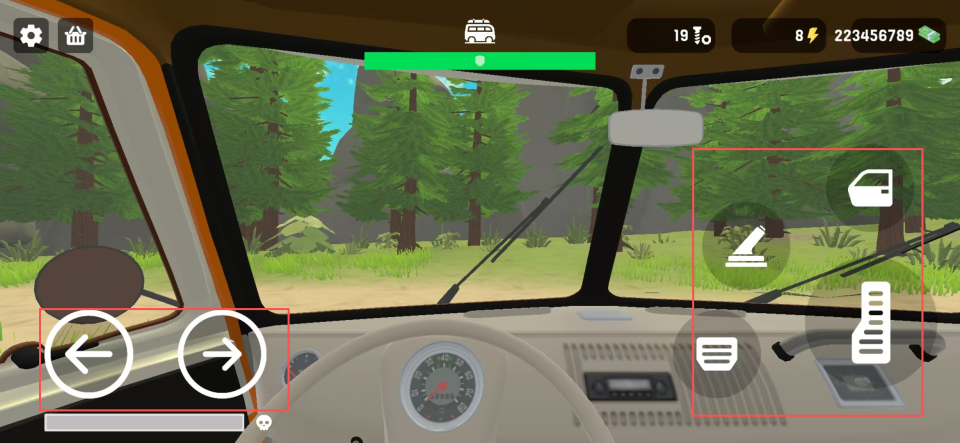Screen dimensions: 960x443
Task: Steer right with the right arrow
Action: point(222,354)
